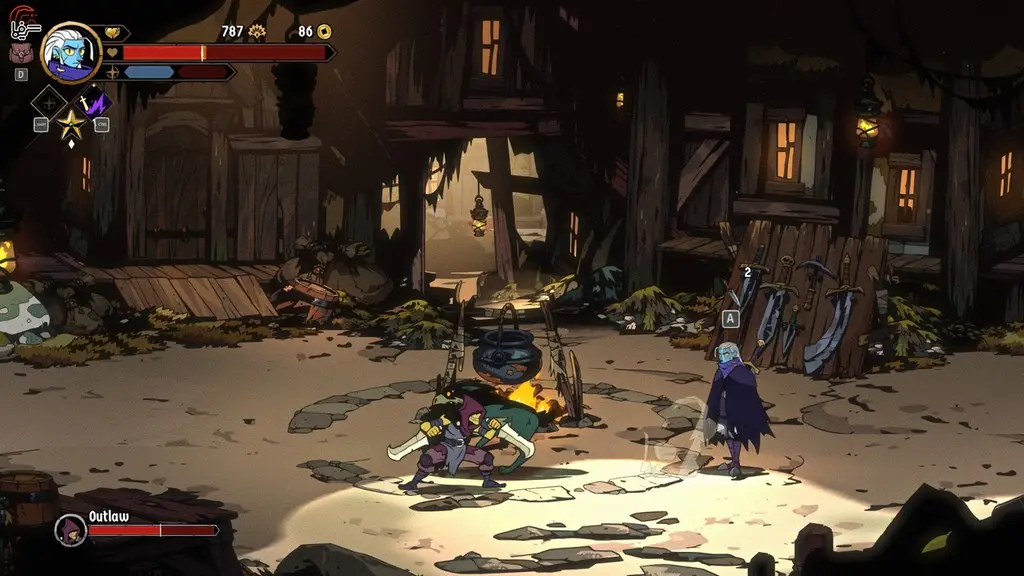Select the red helmet icon
Screen dimensions: 1024x576
coord(22,16)
